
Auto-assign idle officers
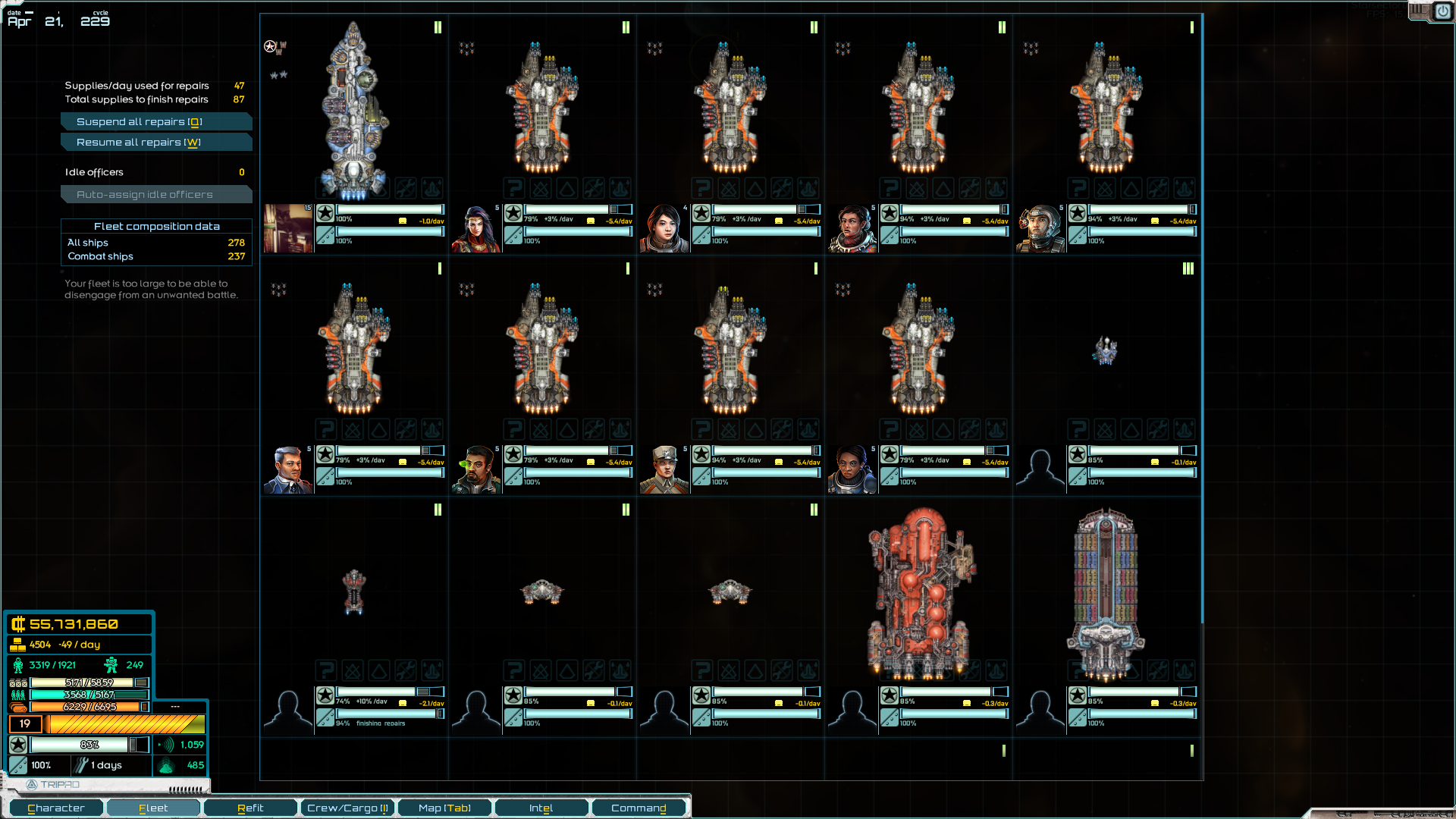coord(155,195)
